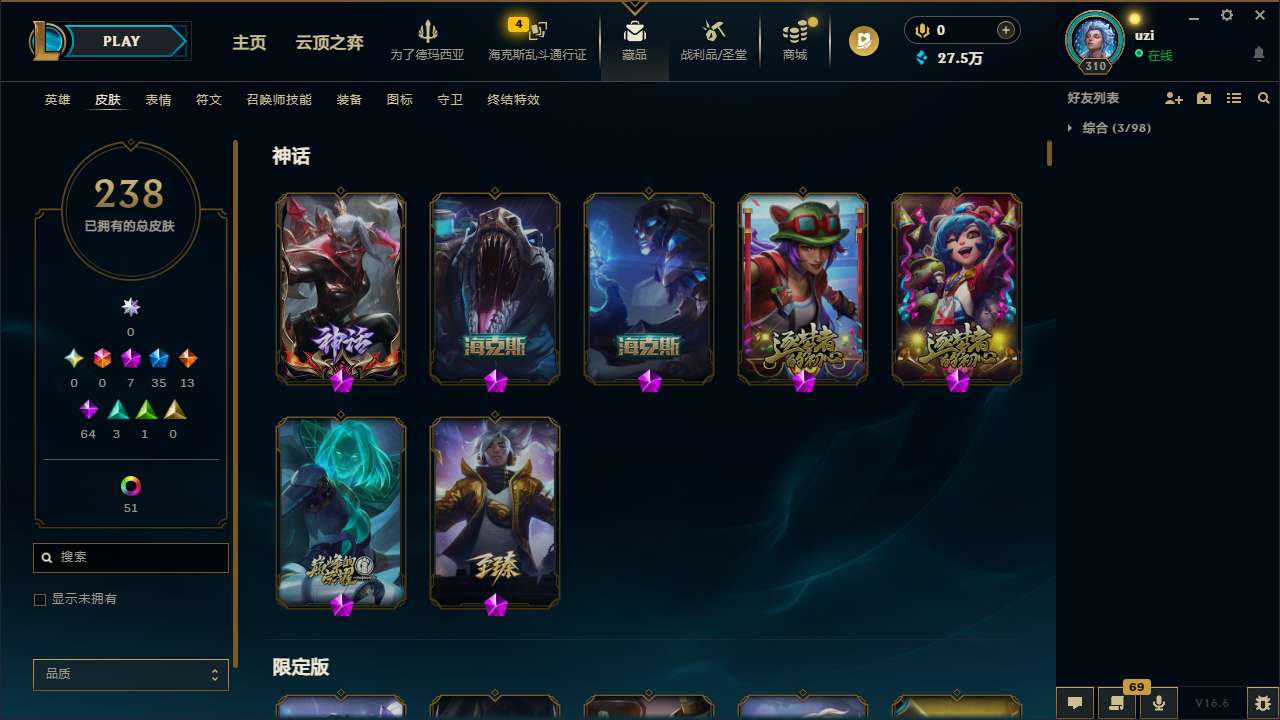Toggle the microphone mute button
Viewport: 1280px width, 720px height.
(1158, 703)
